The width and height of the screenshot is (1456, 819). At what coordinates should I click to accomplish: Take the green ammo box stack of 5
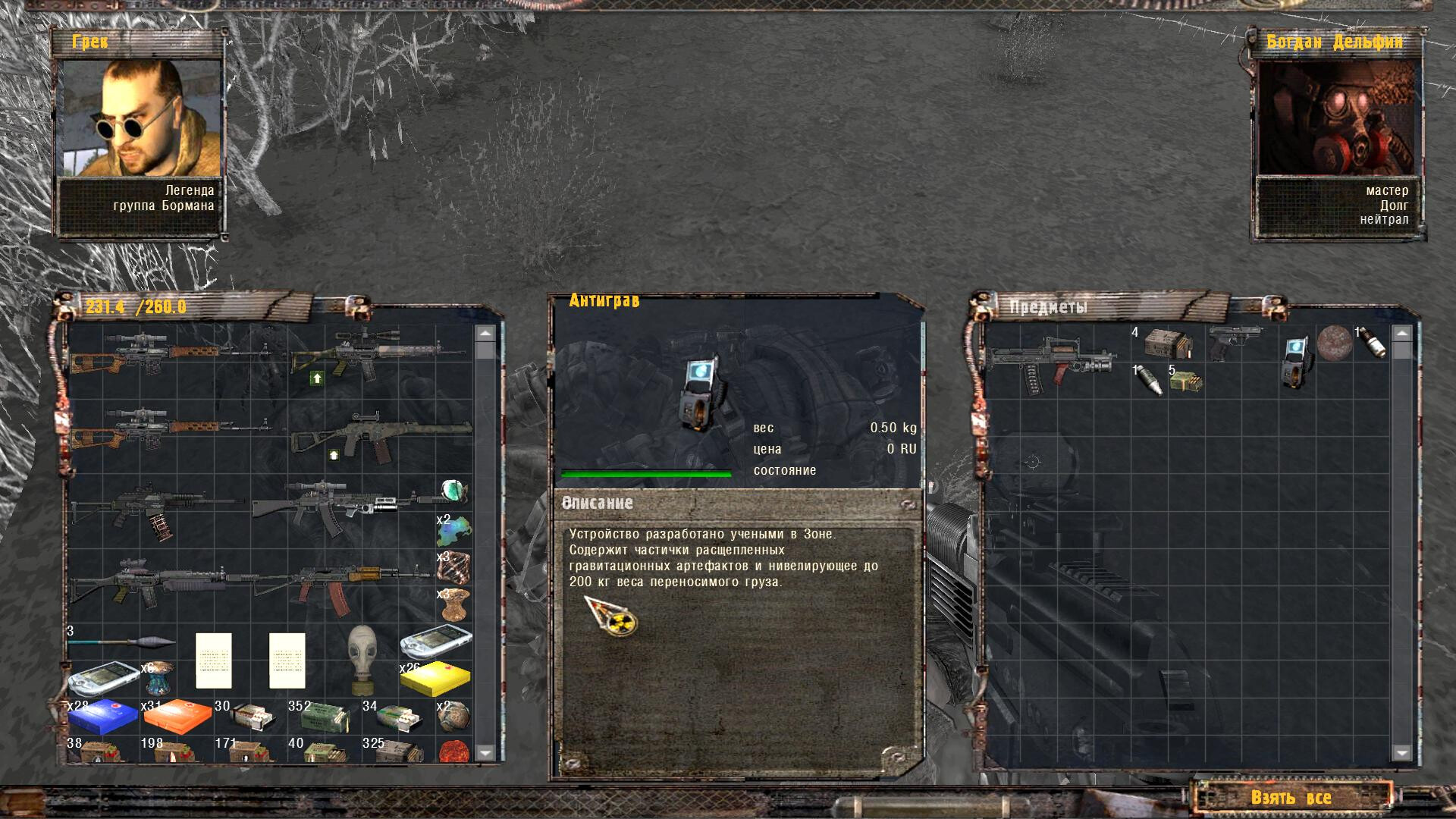(1185, 381)
